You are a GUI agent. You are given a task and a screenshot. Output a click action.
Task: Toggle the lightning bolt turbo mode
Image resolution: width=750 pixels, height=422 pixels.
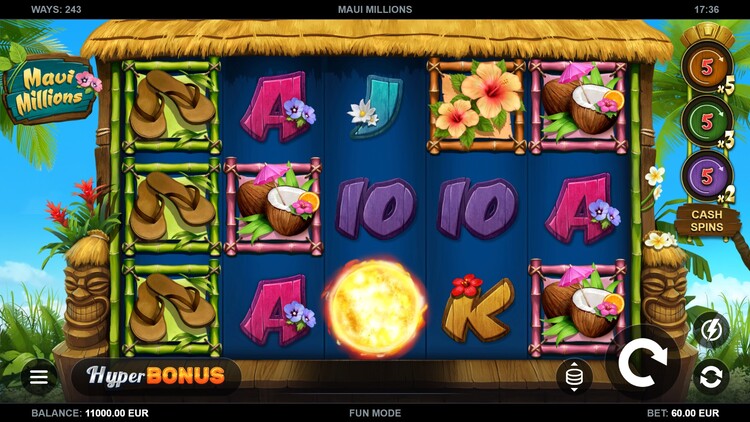click(711, 329)
